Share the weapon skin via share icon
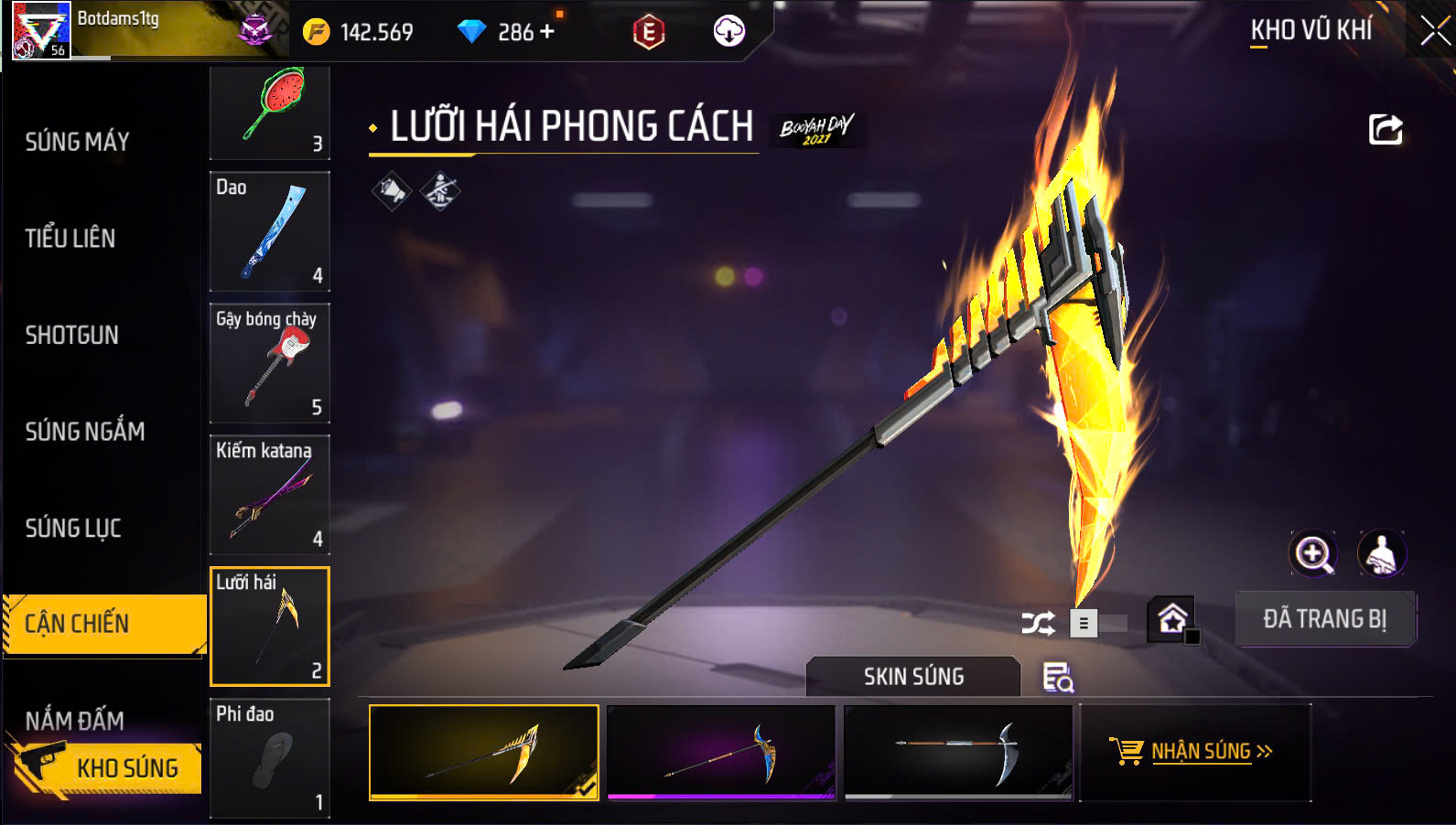1456x825 pixels. [x=1386, y=129]
